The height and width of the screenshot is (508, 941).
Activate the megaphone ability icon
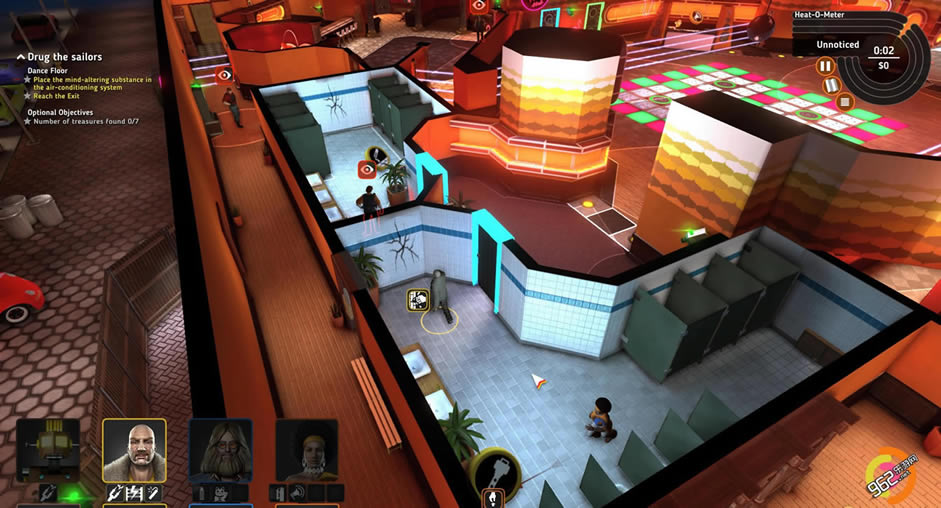(x=298, y=492)
